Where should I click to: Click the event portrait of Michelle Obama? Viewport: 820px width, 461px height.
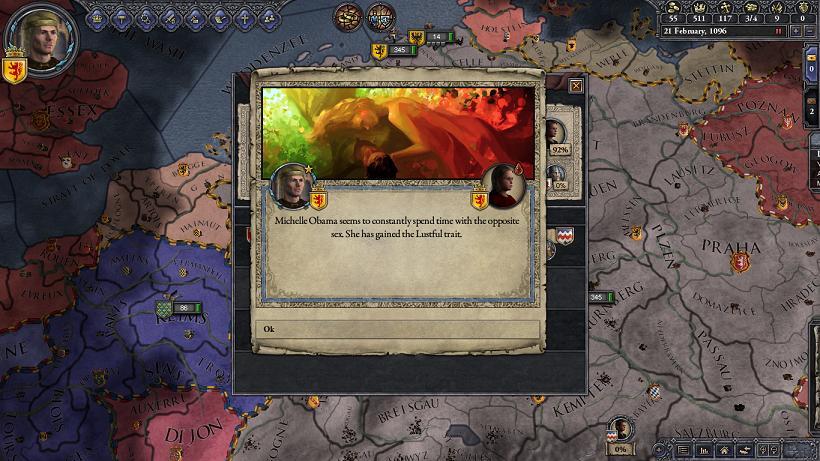click(502, 185)
